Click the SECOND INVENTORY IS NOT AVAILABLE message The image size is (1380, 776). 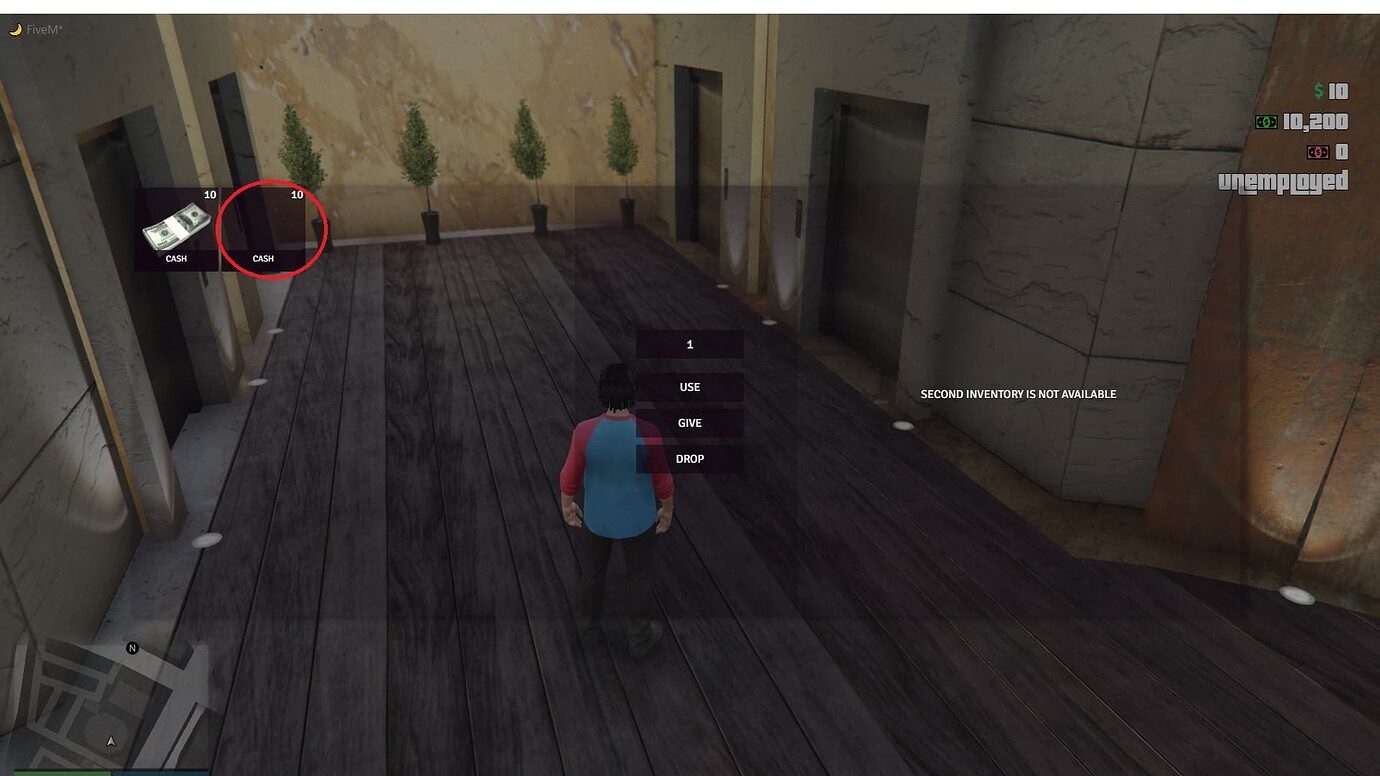[1018, 394]
